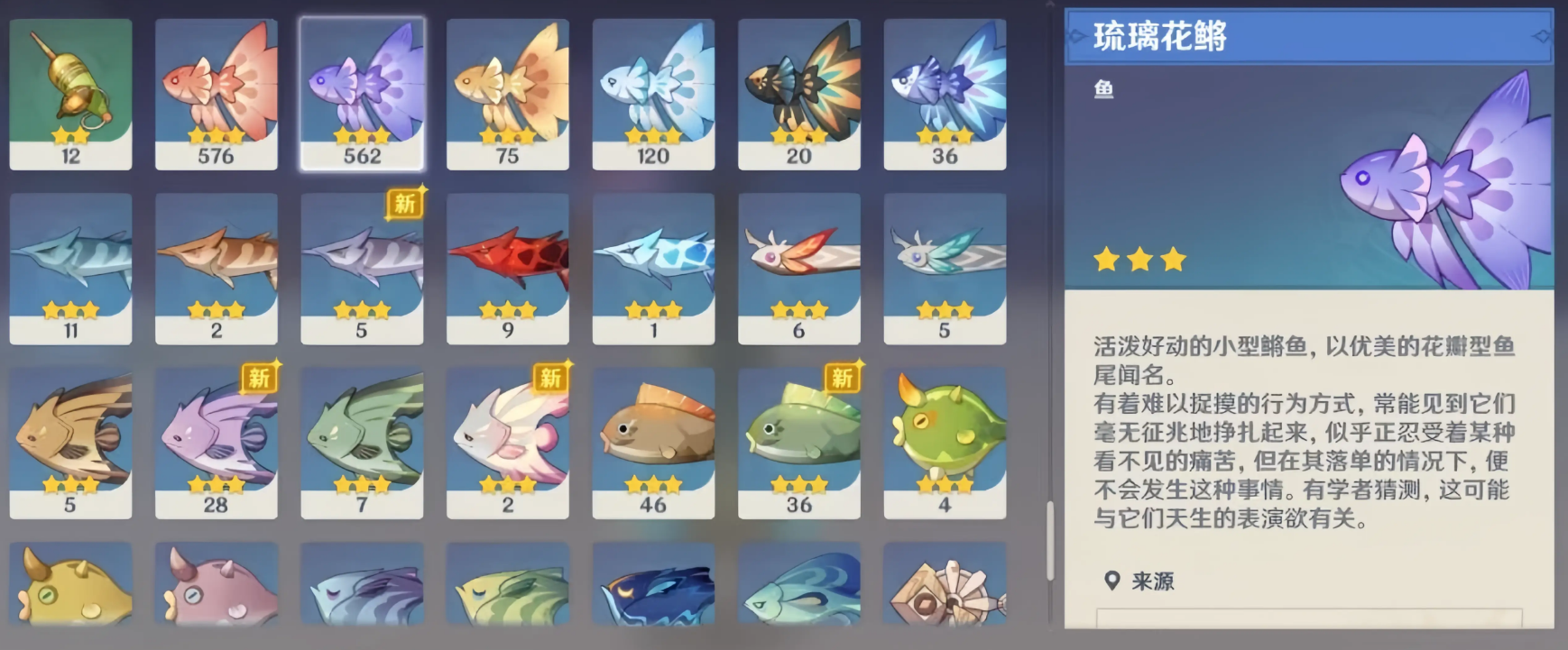Select the purple fish with count 562
Image resolution: width=1568 pixels, height=650 pixels.
(x=362, y=94)
